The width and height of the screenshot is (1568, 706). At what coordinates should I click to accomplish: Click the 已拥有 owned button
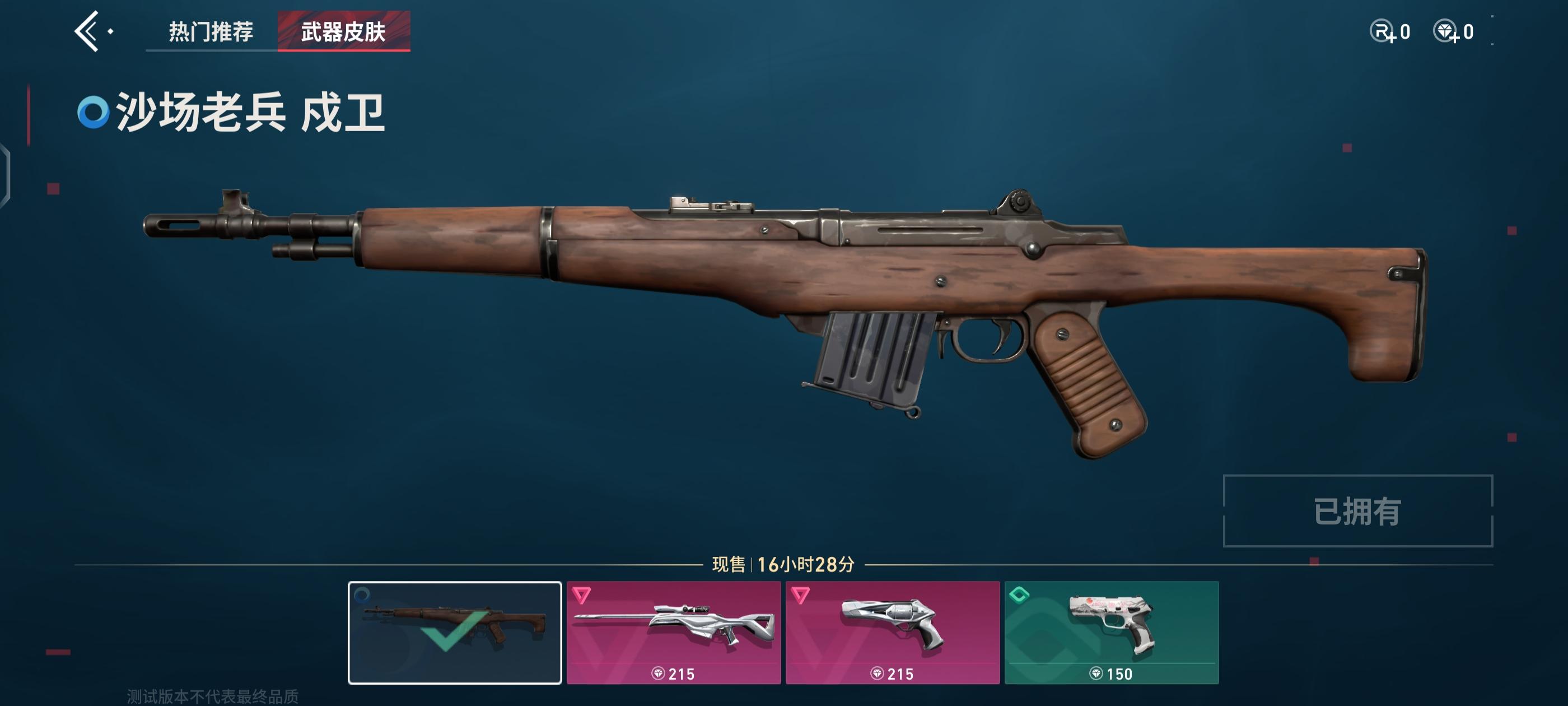(1357, 510)
